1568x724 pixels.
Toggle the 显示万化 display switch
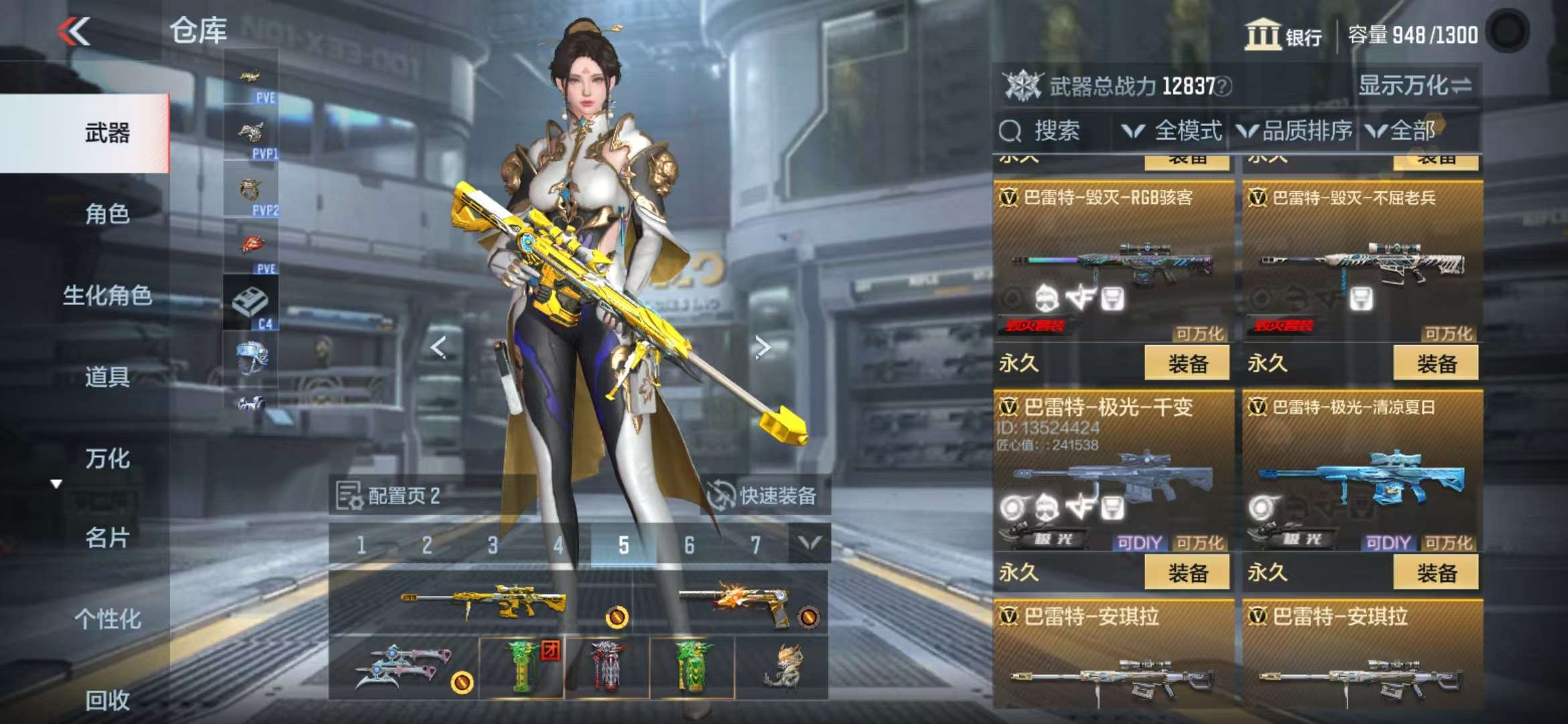[x=1415, y=86]
